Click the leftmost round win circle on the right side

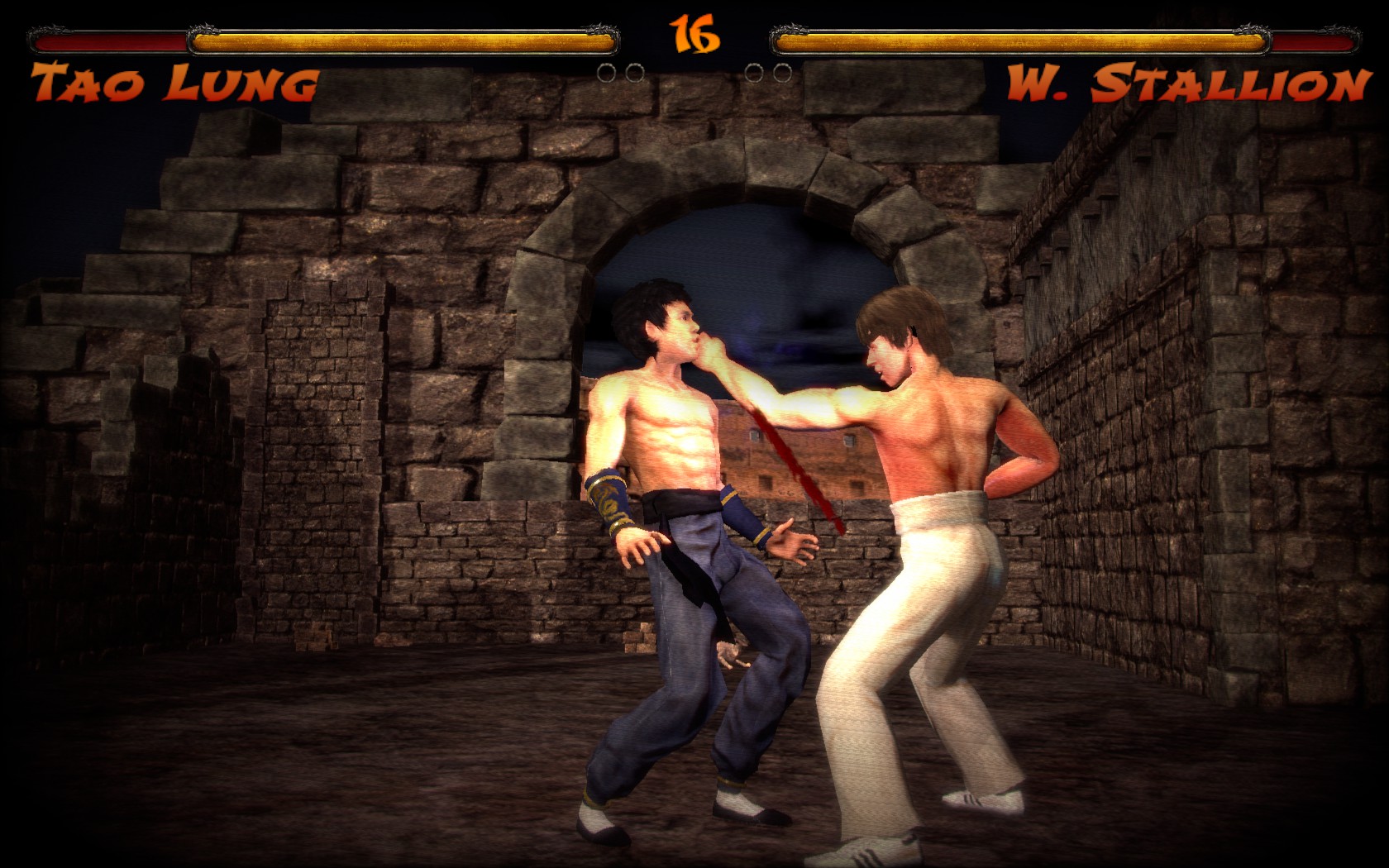pyautogui.click(x=754, y=72)
